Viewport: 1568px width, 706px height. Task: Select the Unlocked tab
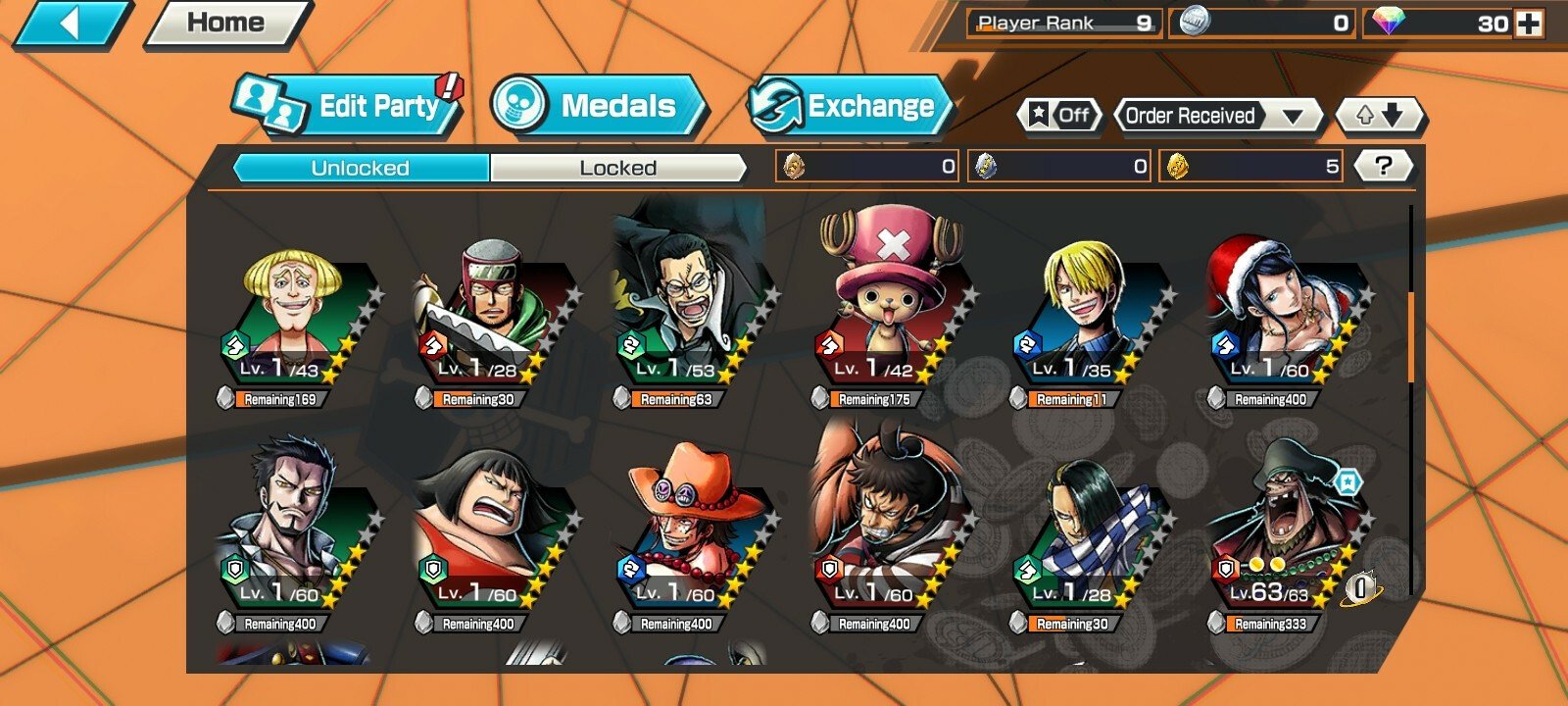361,168
